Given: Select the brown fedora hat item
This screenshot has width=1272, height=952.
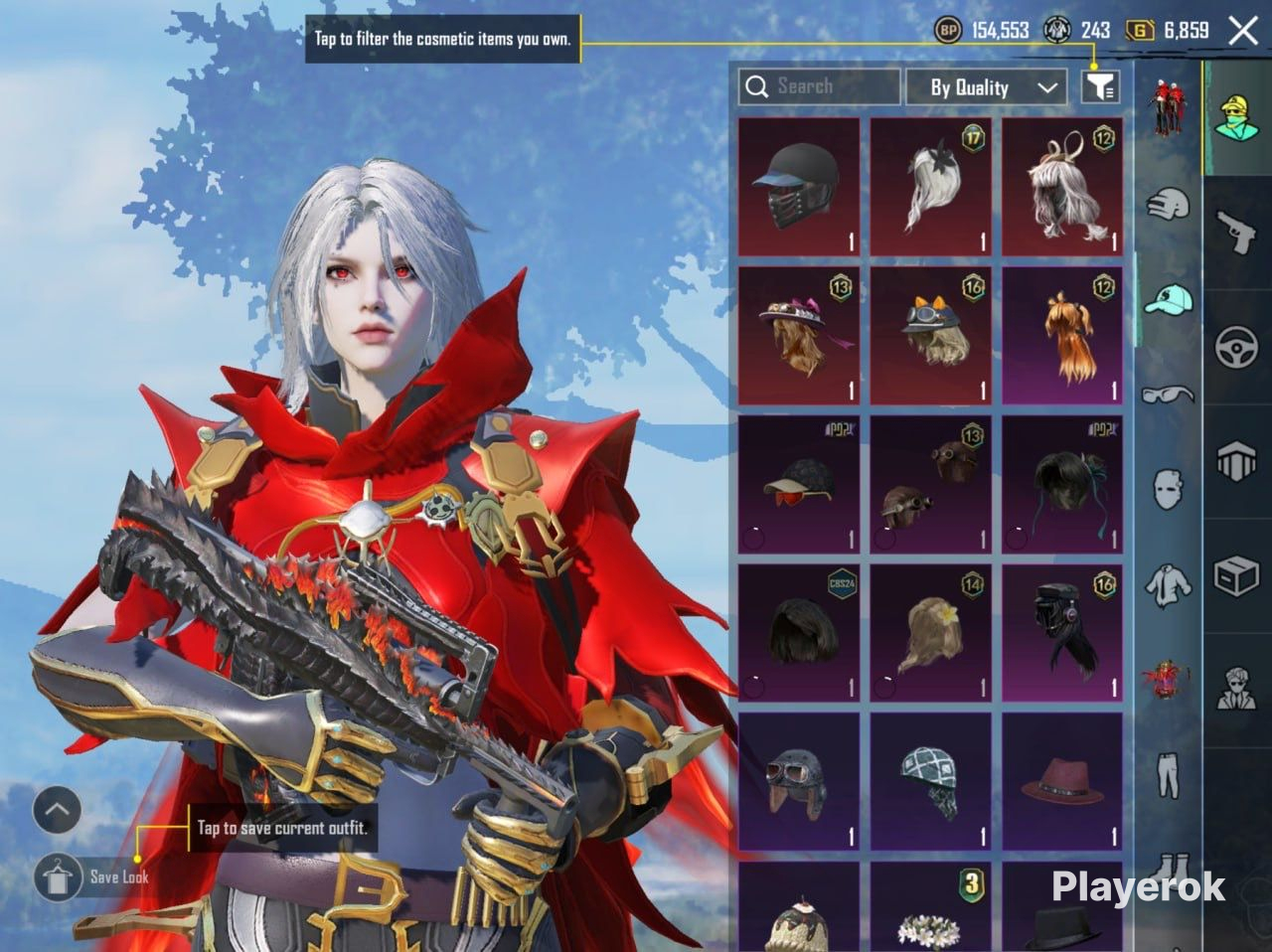Looking at the screenshot, I should coord(1062,782).
